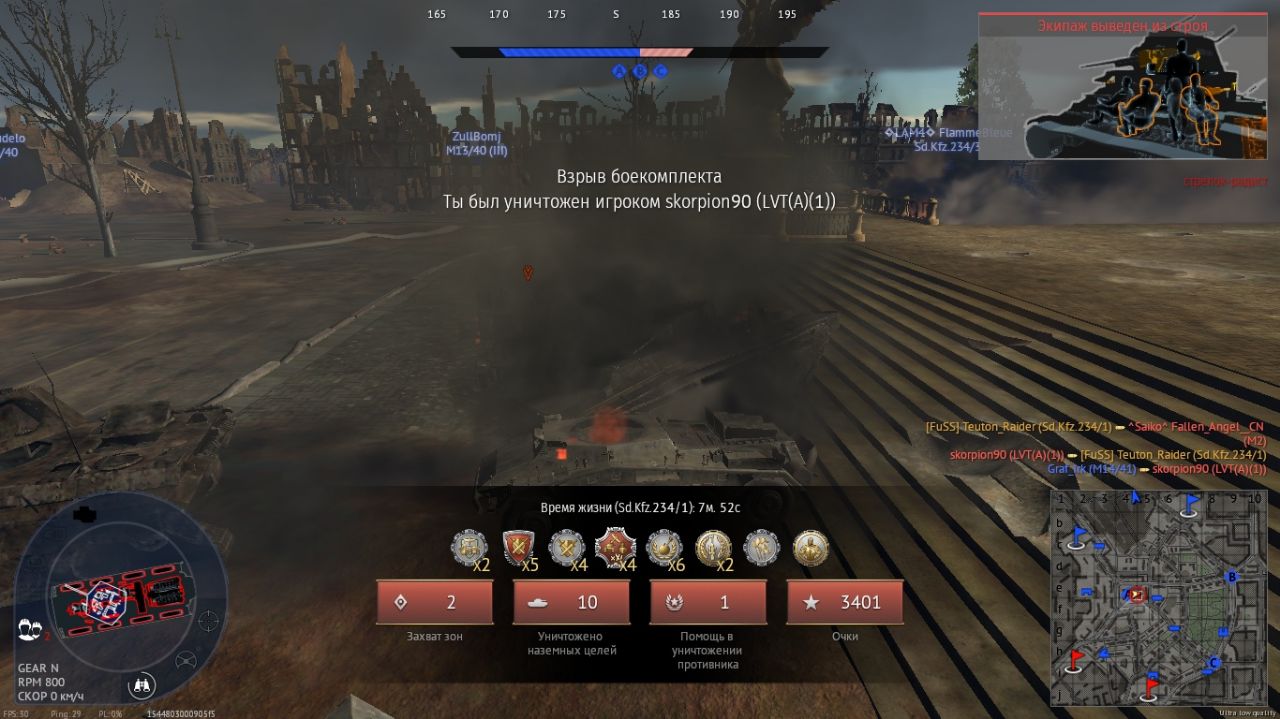Click the red tank damage schematic
1280x719 pixels.
click(118, 597)
